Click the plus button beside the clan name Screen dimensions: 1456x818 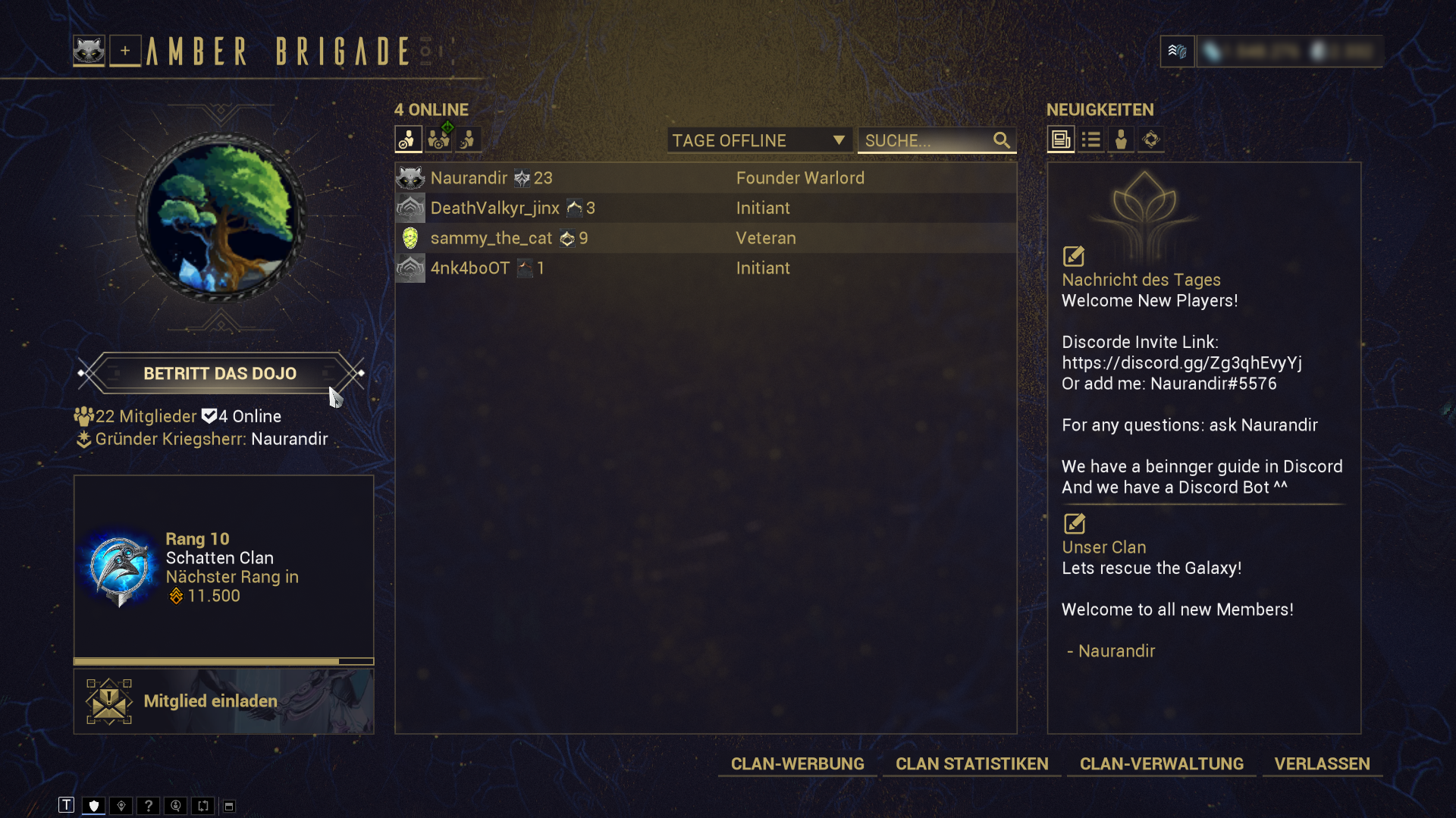125,51
